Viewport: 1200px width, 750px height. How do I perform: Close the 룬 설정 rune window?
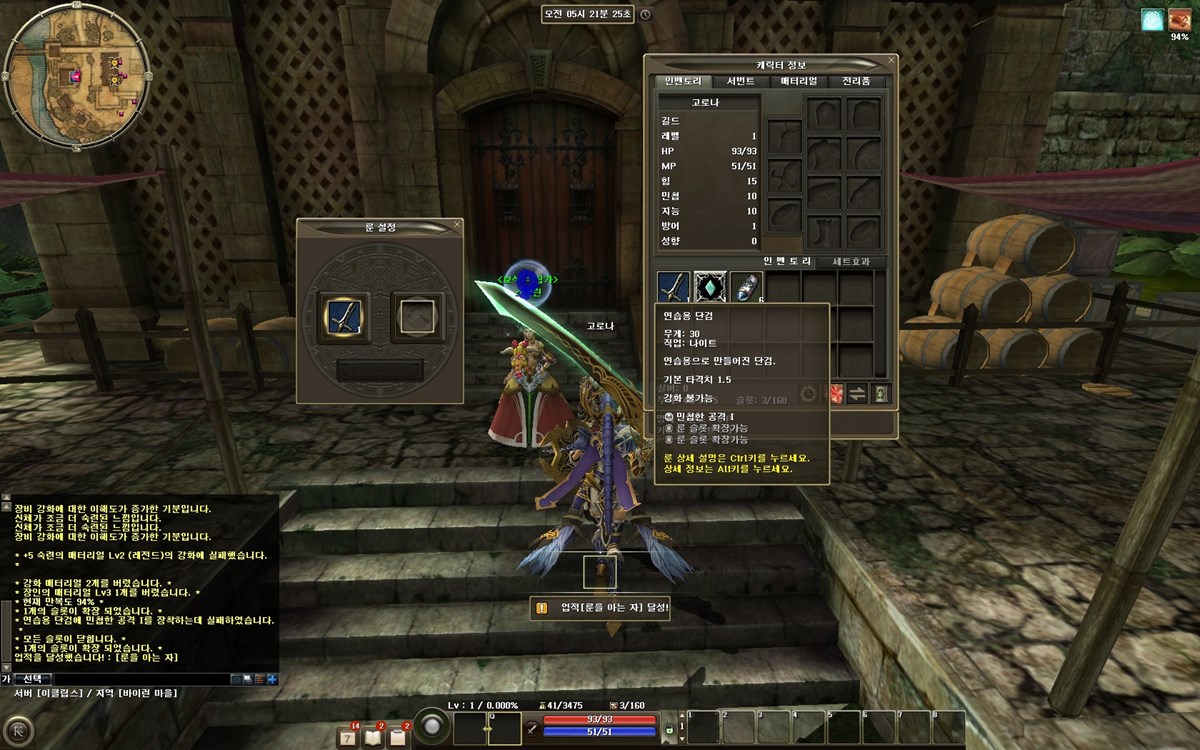tap(457, 225)
